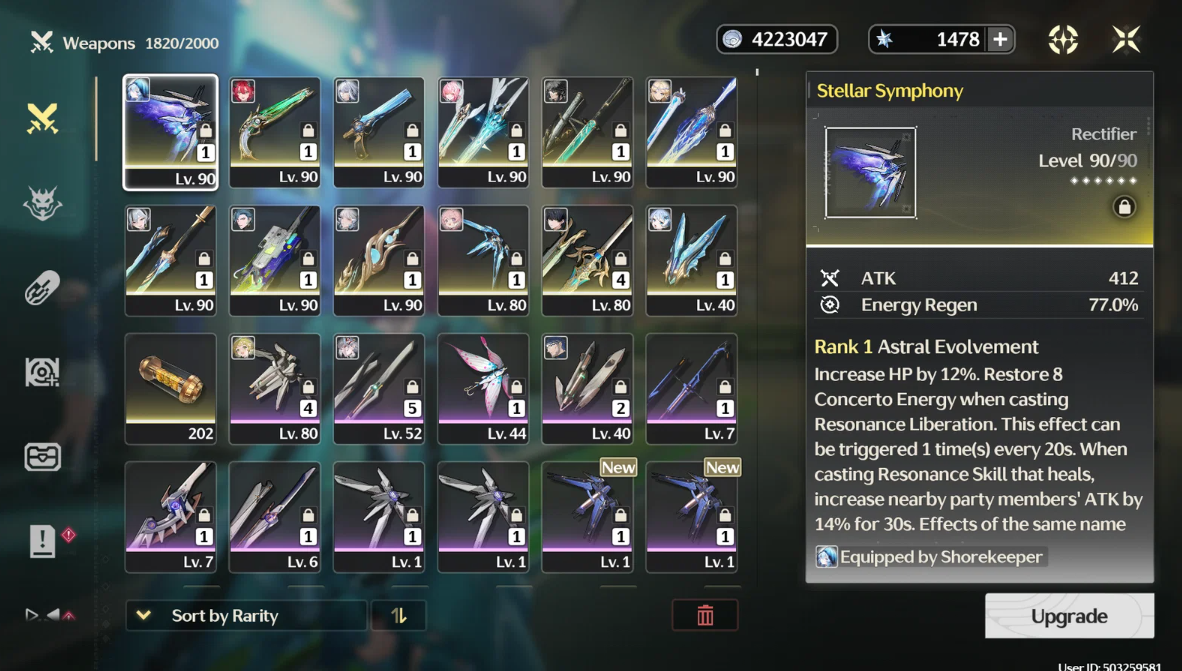Switch to the Echoes category tab
The image size is (1182, 671).
tap(42, 205)
